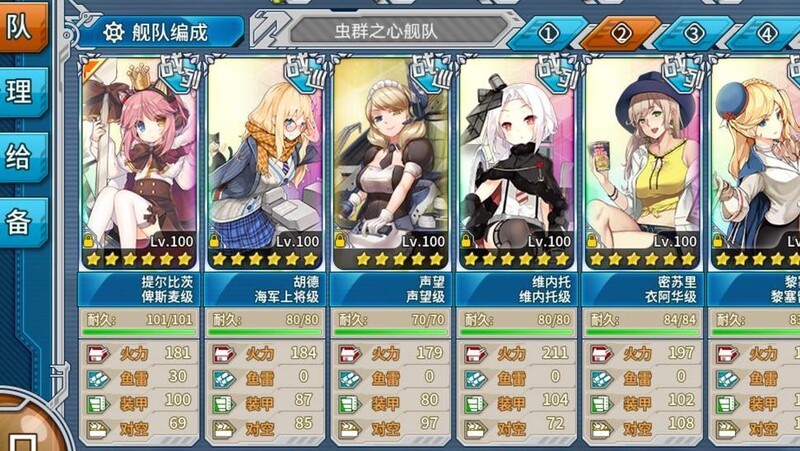Select the 声望 maid ship card
The height and width of the screenshot is (451, 800).
pyautogui.click(x=391, y=160)
